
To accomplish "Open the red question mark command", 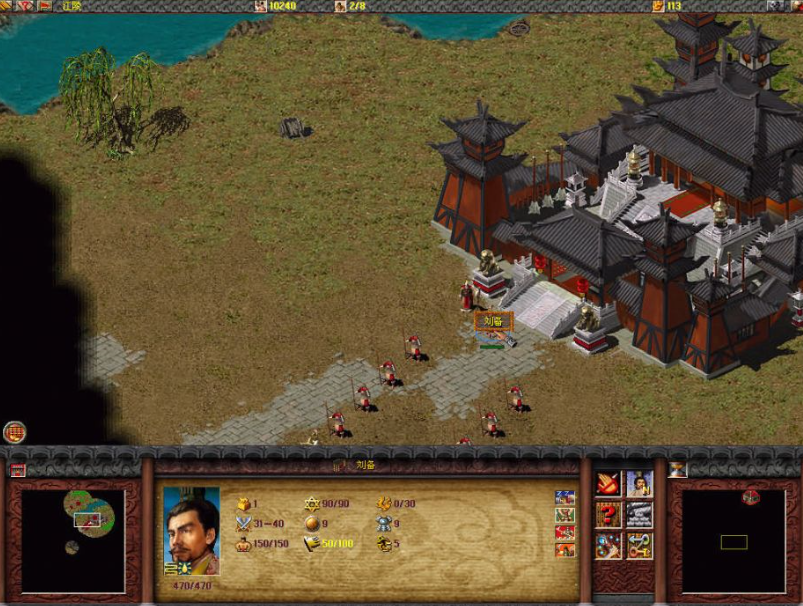I will pos(609,515).
